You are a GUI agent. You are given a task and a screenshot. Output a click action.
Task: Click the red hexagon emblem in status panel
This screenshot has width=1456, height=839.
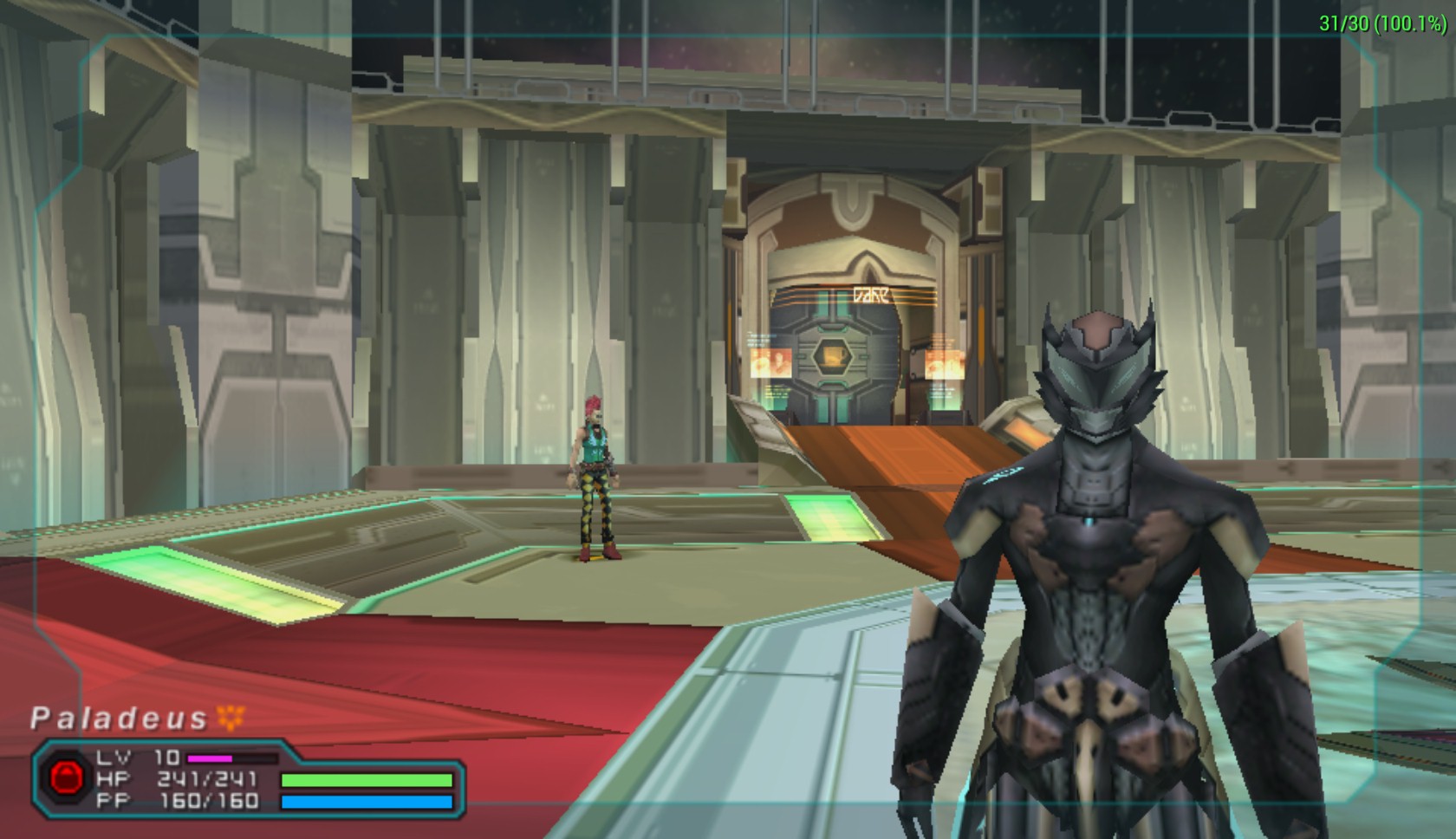tap(65, 777)
